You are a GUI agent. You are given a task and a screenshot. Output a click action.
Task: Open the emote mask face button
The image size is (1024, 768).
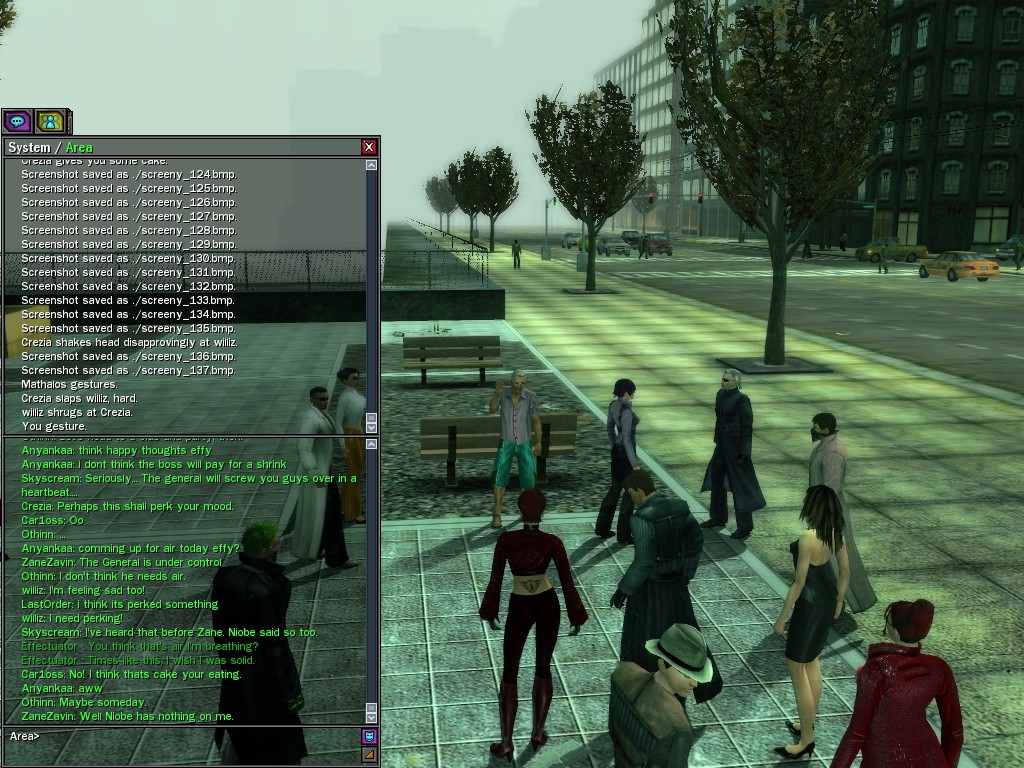pos(369,737)
